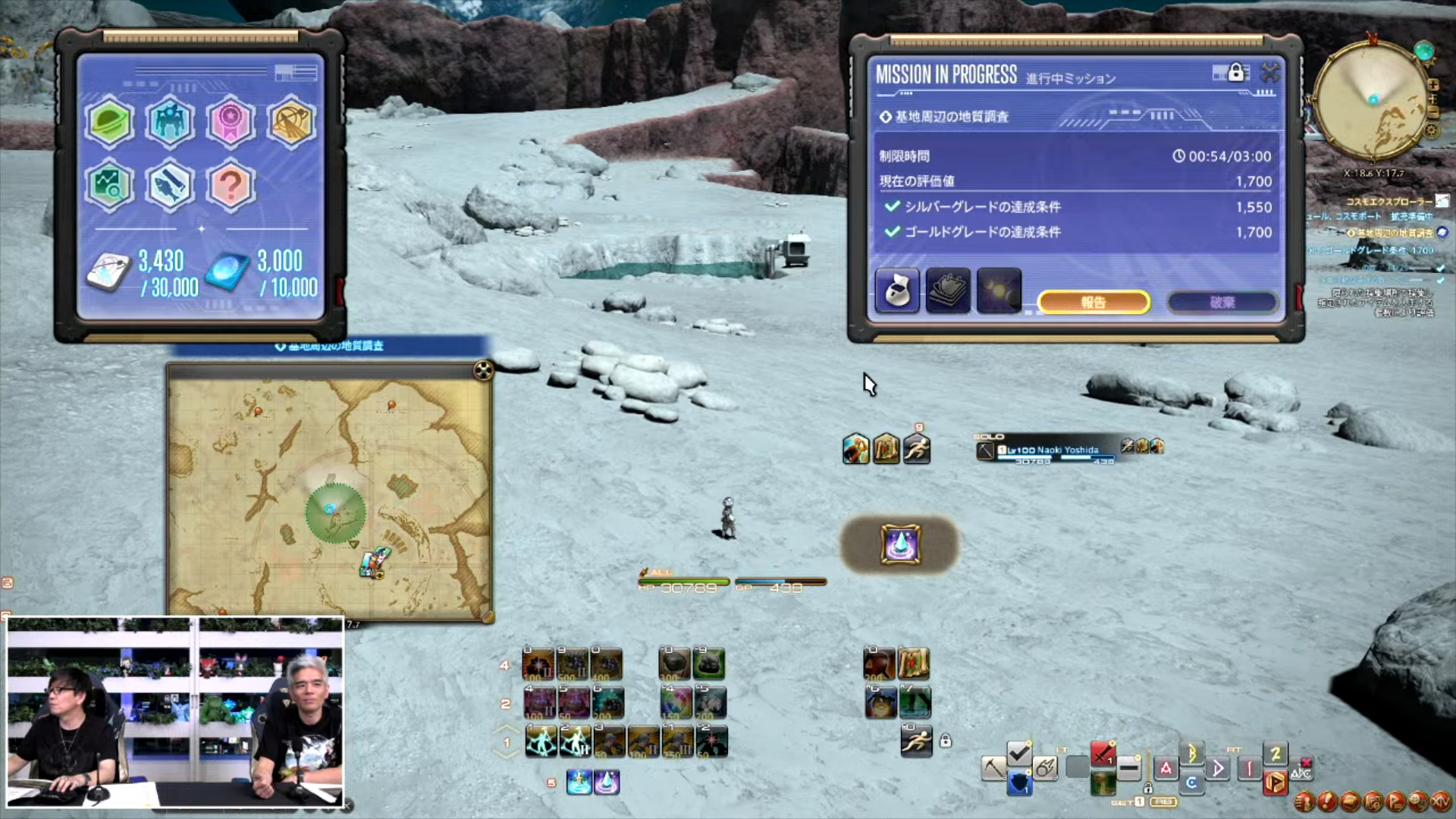This screenshot has width=1456, height=819.
Task: Open the pink medal hexagon icon
Action: tap(231, 121)
